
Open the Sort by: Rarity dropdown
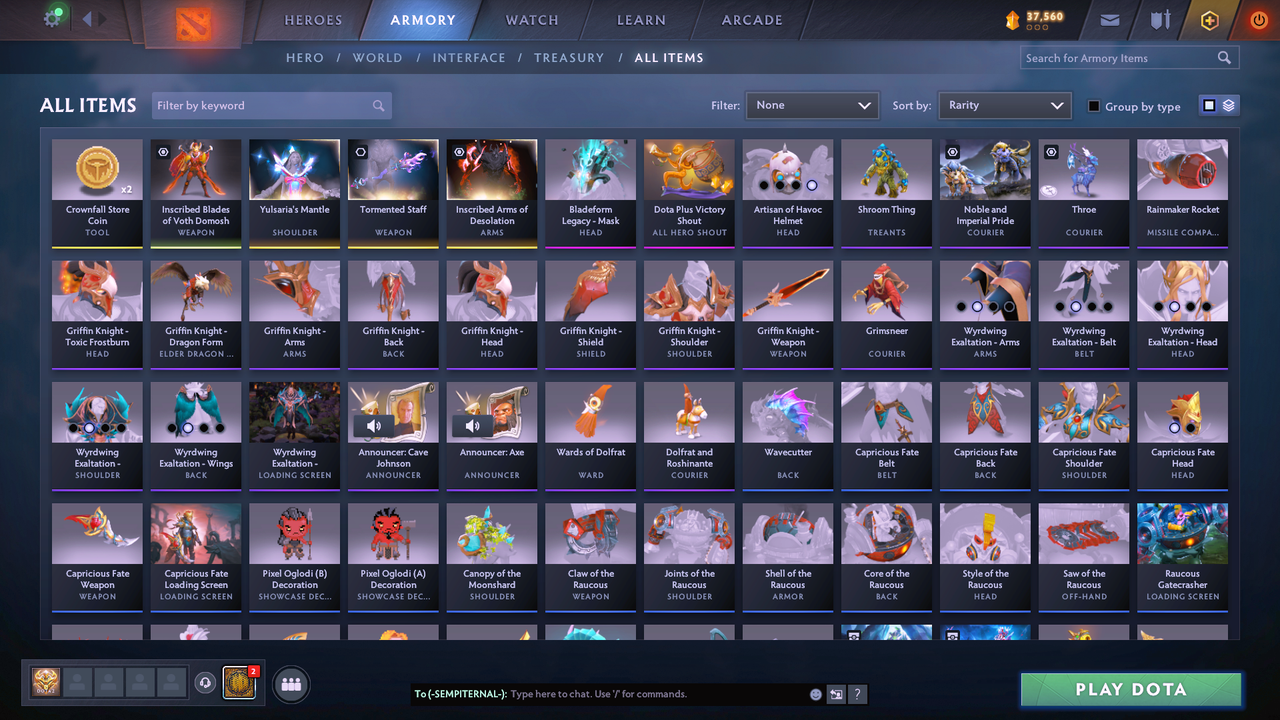[1004, 104]
